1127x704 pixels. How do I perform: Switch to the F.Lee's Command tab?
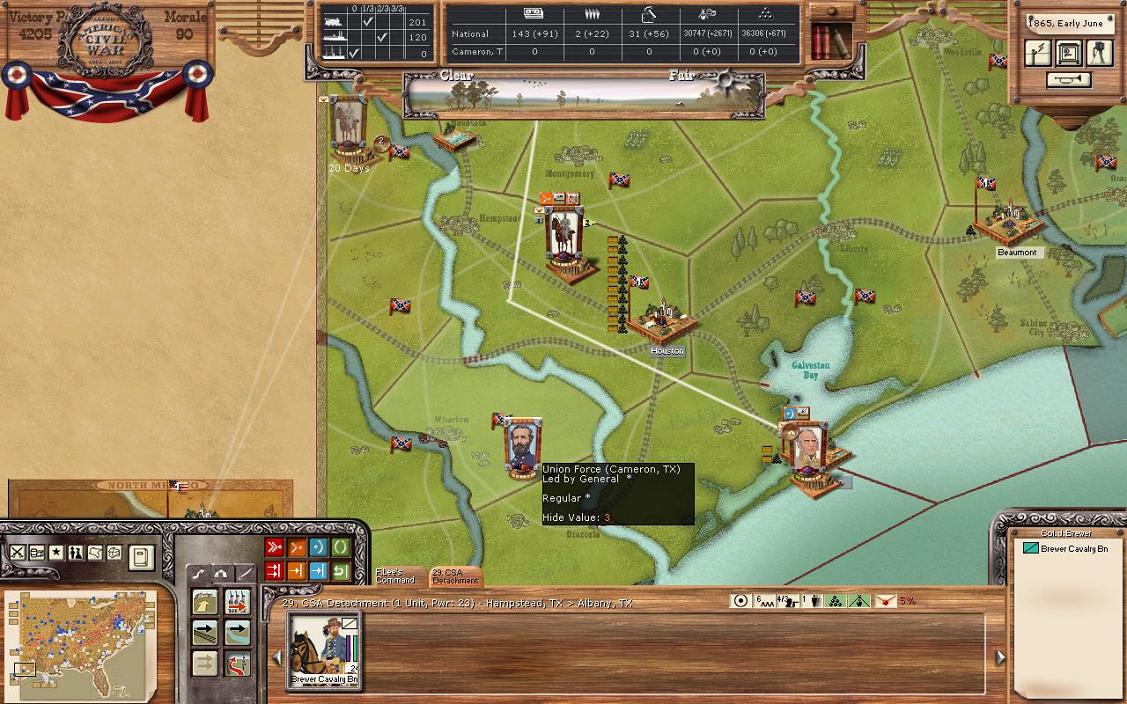tap(395, 577)
